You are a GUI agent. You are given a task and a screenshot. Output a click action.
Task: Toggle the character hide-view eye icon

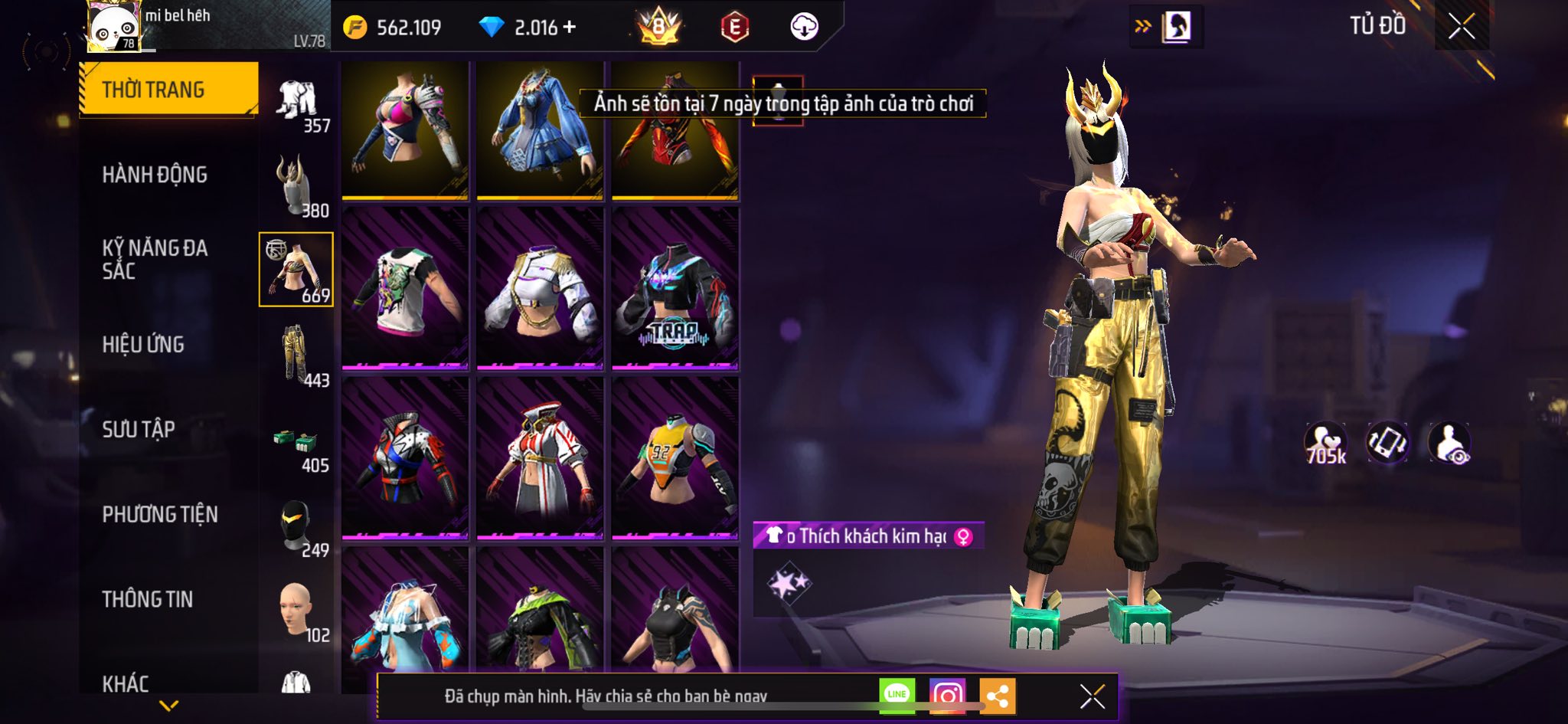(x=1449, y=444)
